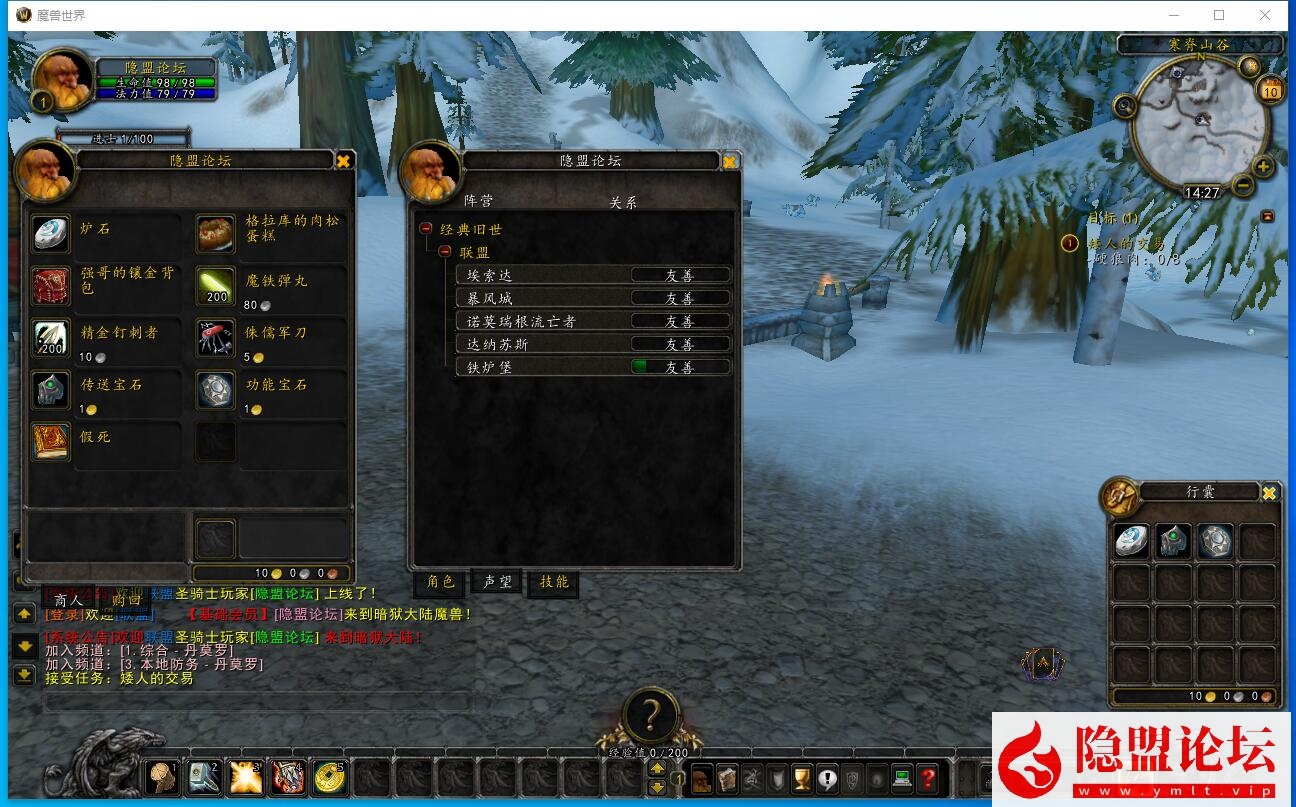Activate the gold coin action bar ability
This screenshot has height=807, width=1296.
[x=329, y=776]
